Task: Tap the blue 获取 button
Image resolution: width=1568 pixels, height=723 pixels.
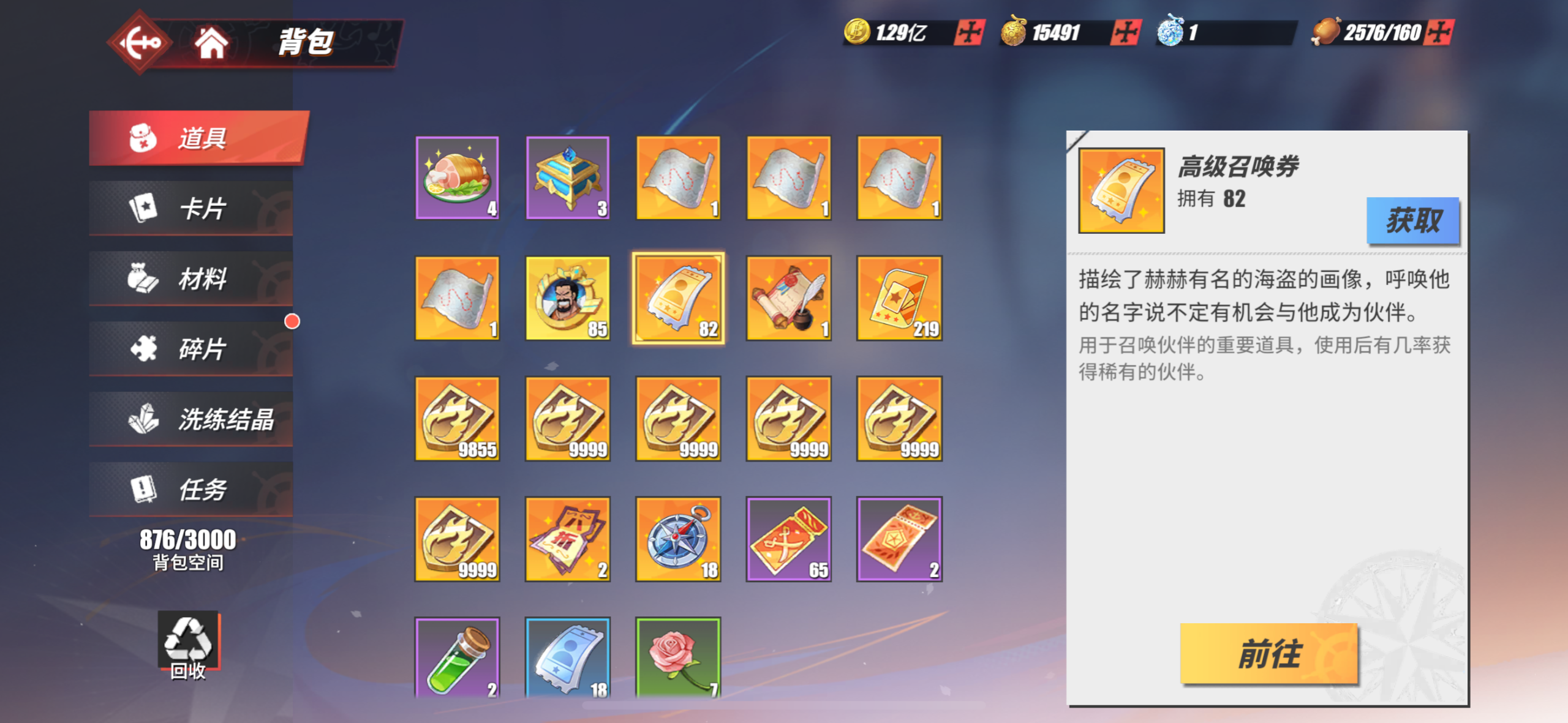Action: (x=1412, y=220)
